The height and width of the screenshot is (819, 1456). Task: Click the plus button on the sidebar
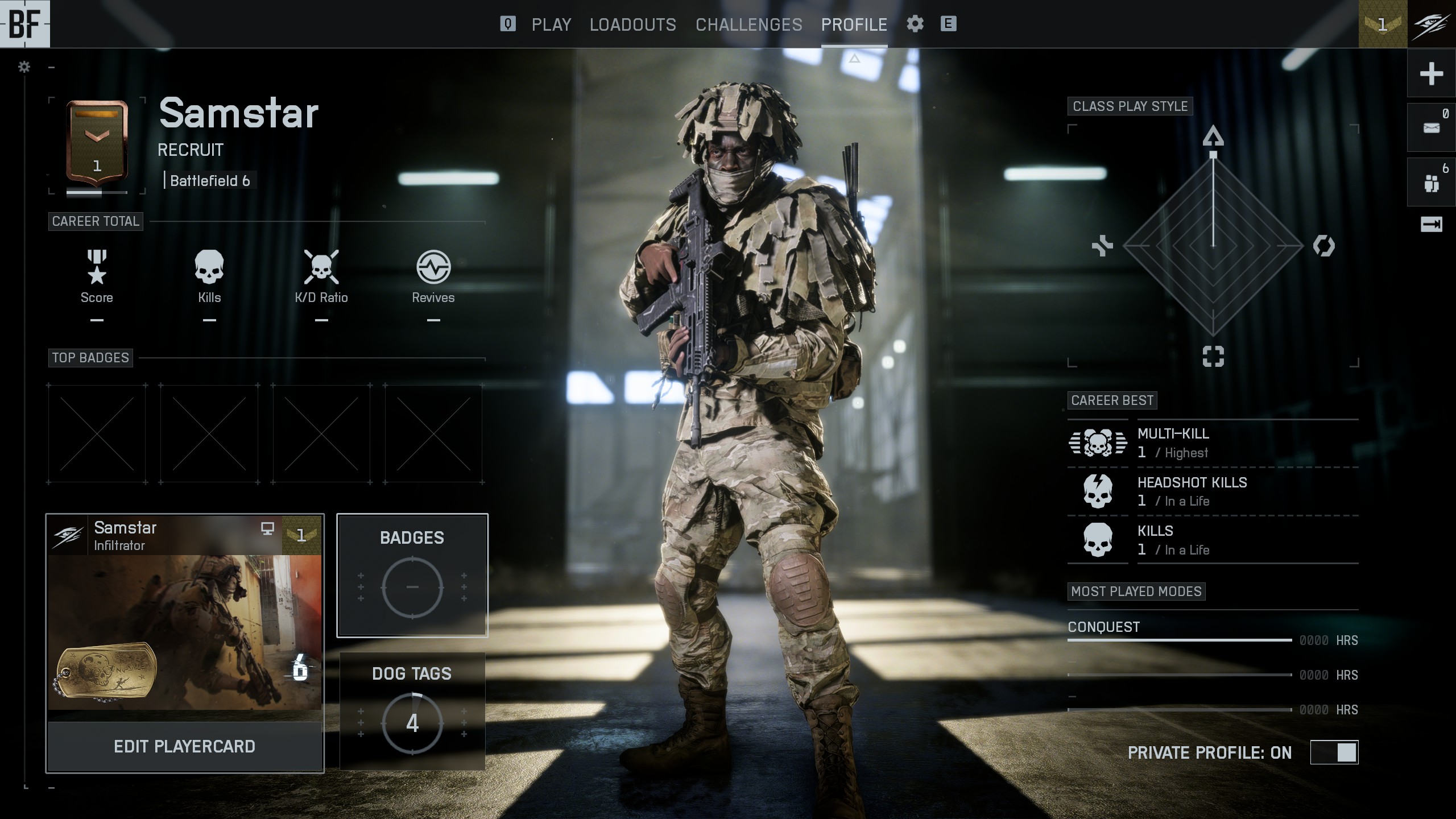1431,73
